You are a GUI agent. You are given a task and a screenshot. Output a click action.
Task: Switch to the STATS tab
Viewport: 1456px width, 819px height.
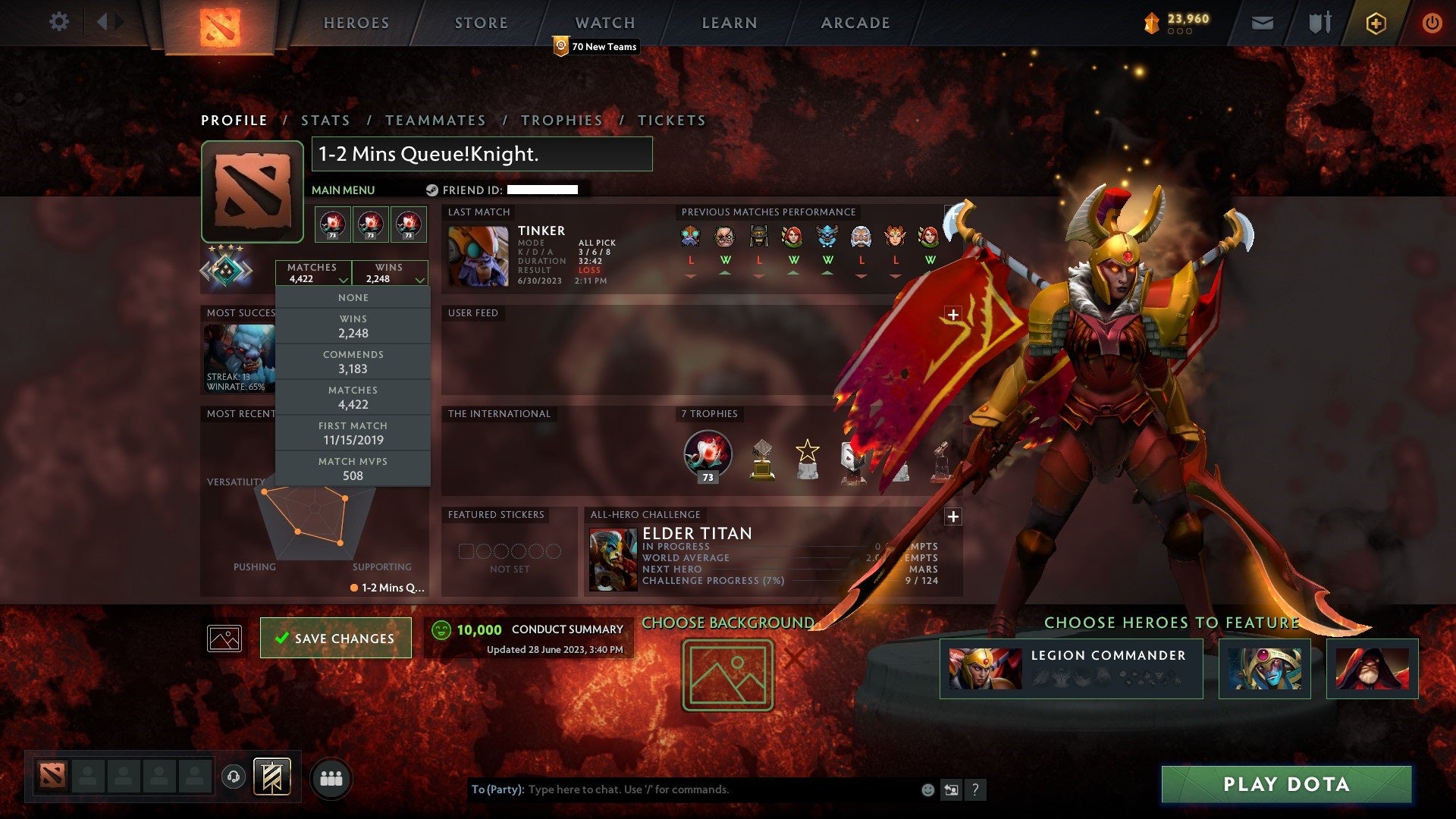click(x=325, y=120)
